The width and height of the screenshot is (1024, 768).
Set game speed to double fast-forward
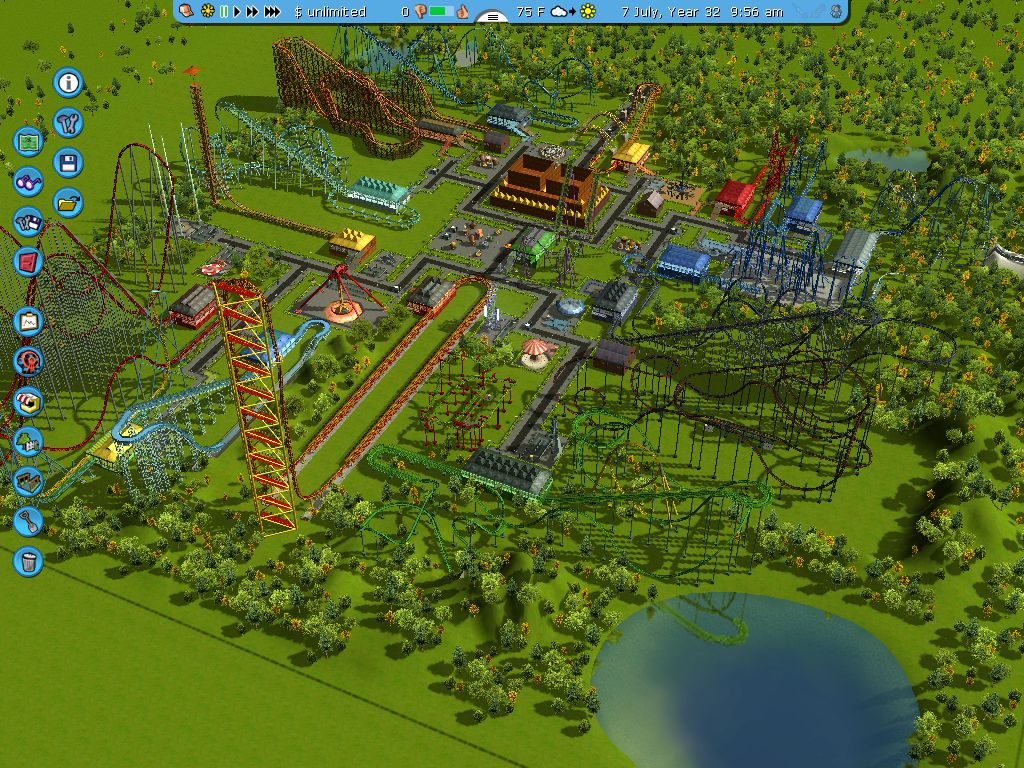[x=252, y=12]
